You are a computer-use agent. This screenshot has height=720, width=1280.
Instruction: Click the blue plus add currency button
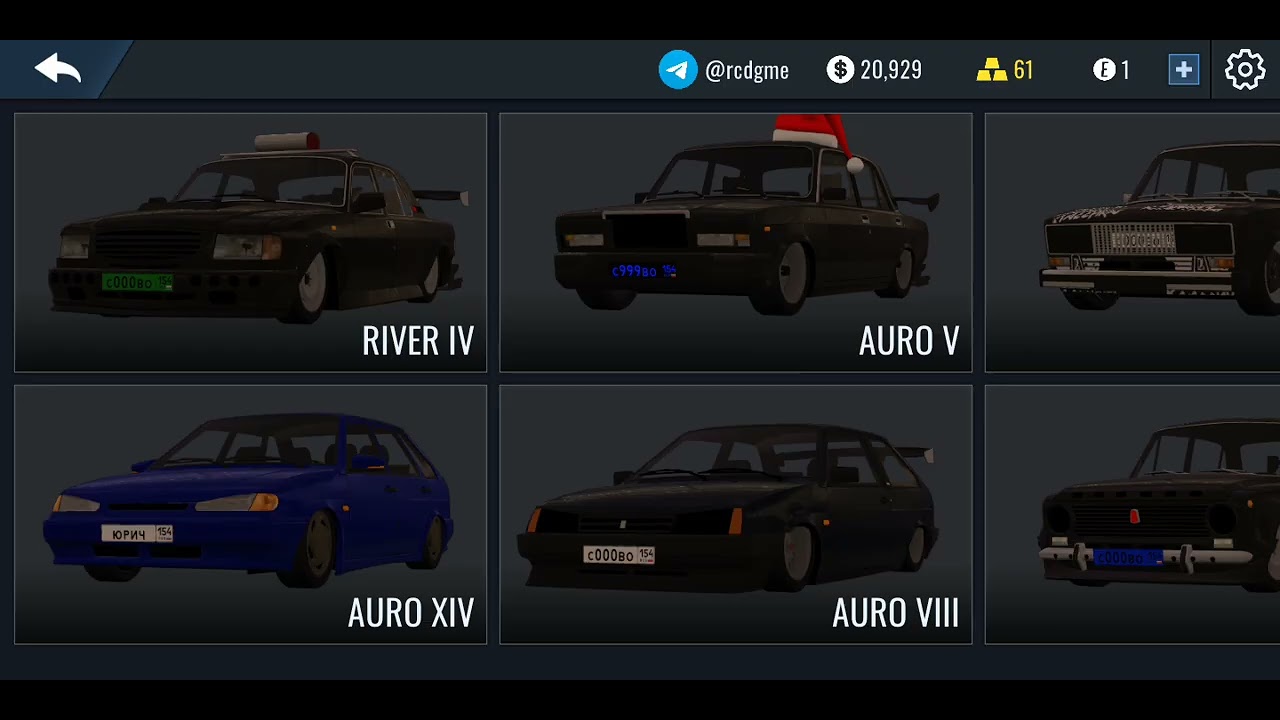(1183, 70)
